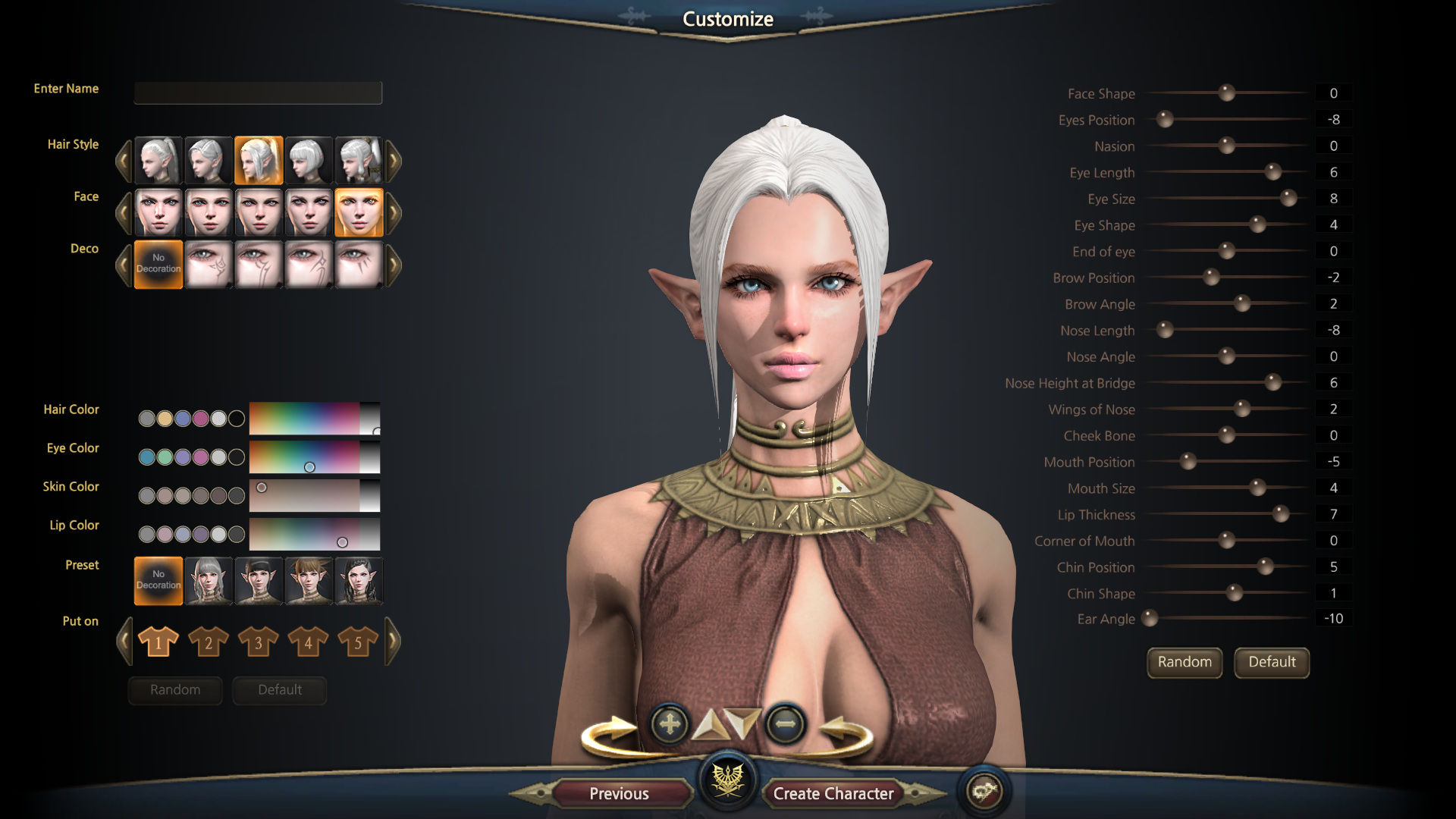Viewport: 1456px width, 819px height.
Task: Adjust the Eye Size slider knob
Action: (1288, 199)
